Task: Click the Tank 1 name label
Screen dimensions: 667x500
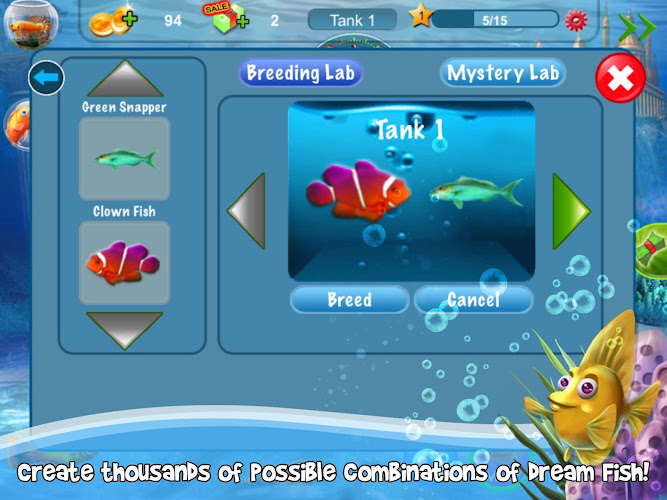Action: click(x=352, y=19)
